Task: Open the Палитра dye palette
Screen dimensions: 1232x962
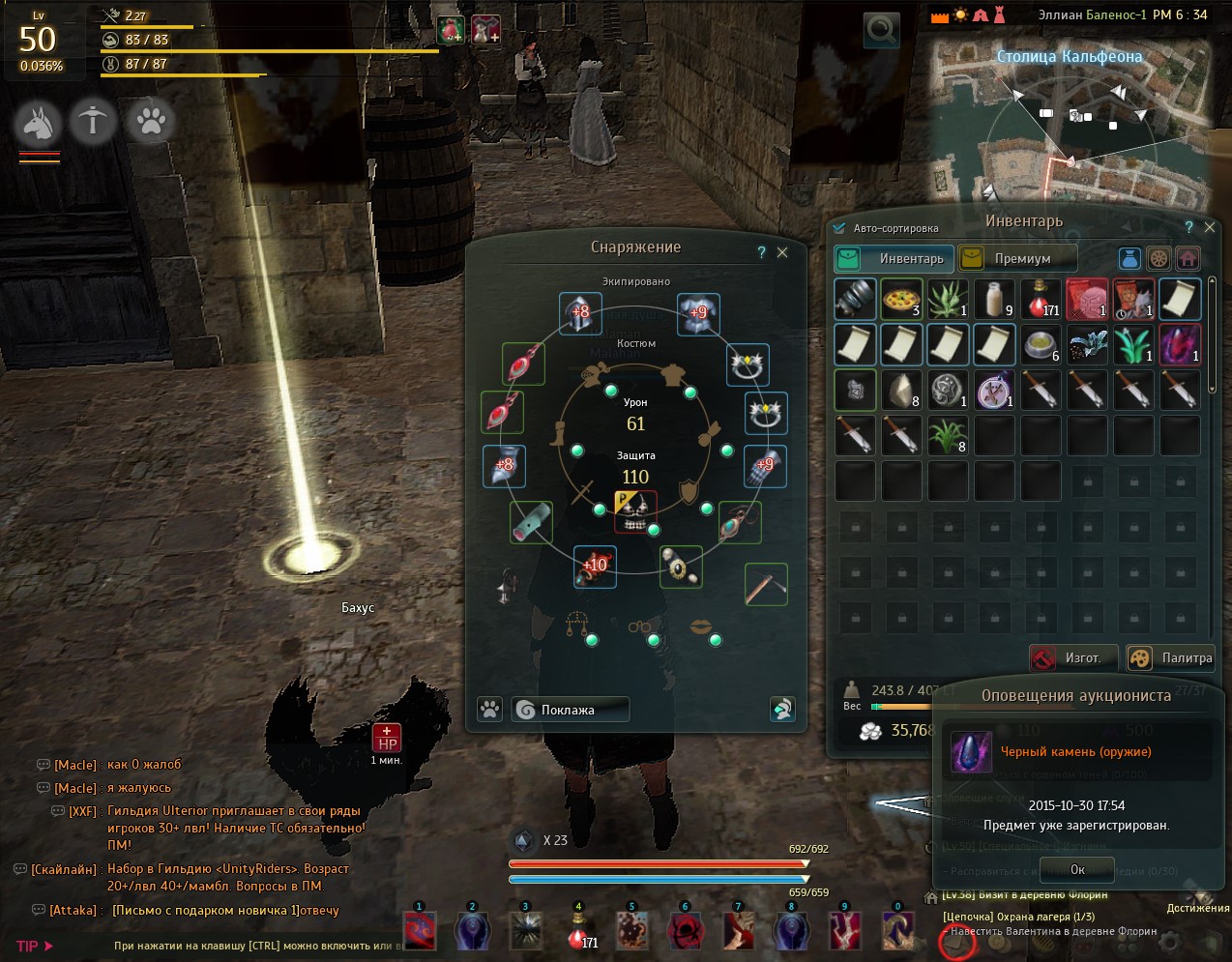Action: coord(1171,657)
